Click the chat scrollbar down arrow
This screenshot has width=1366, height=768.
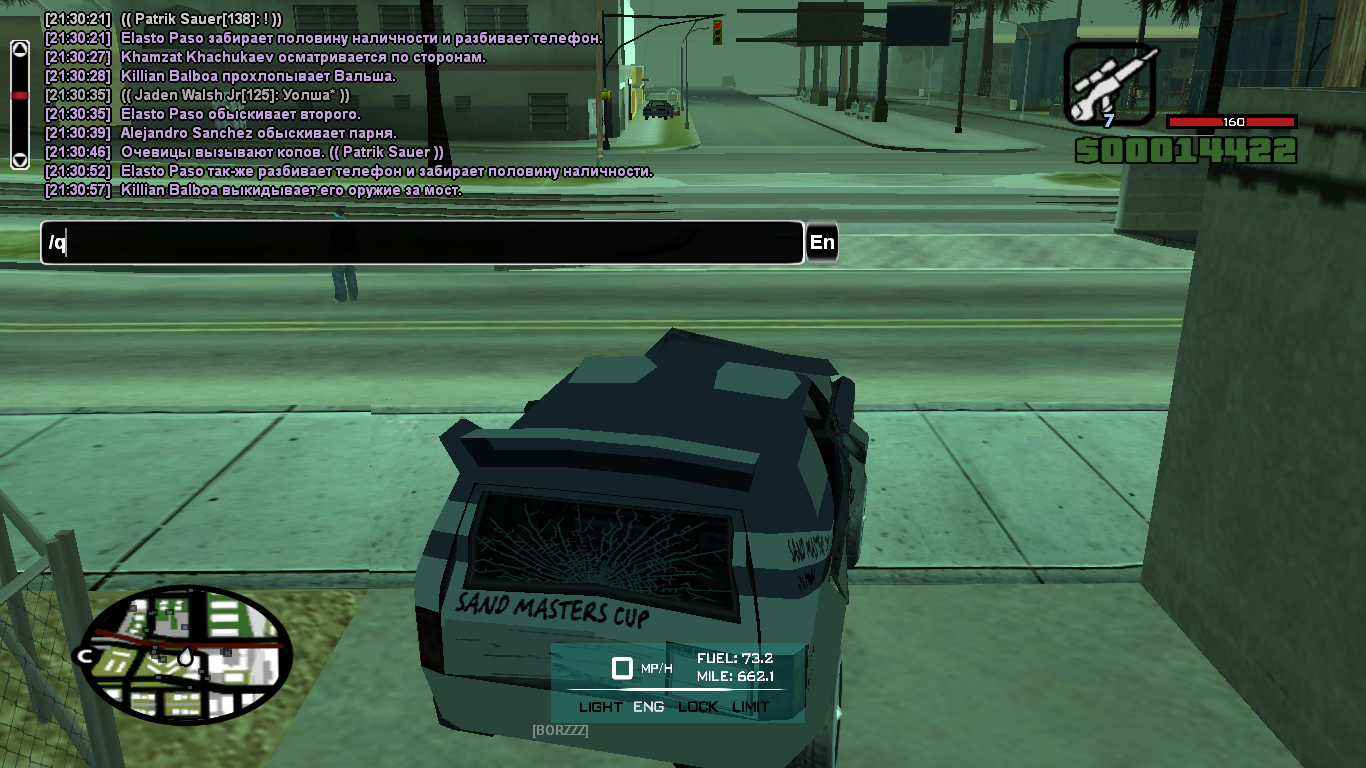[19, 159]
